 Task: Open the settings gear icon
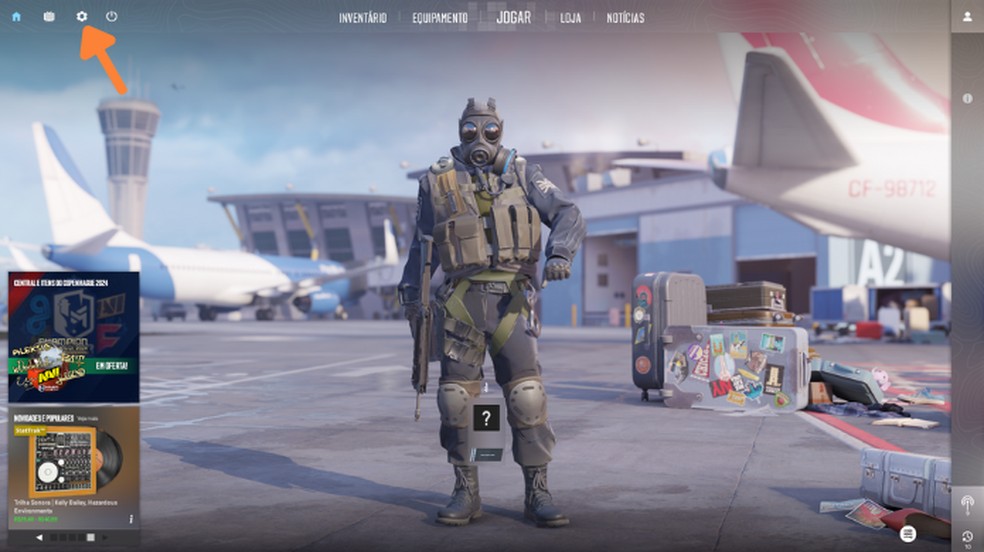(x=82, y=17)
